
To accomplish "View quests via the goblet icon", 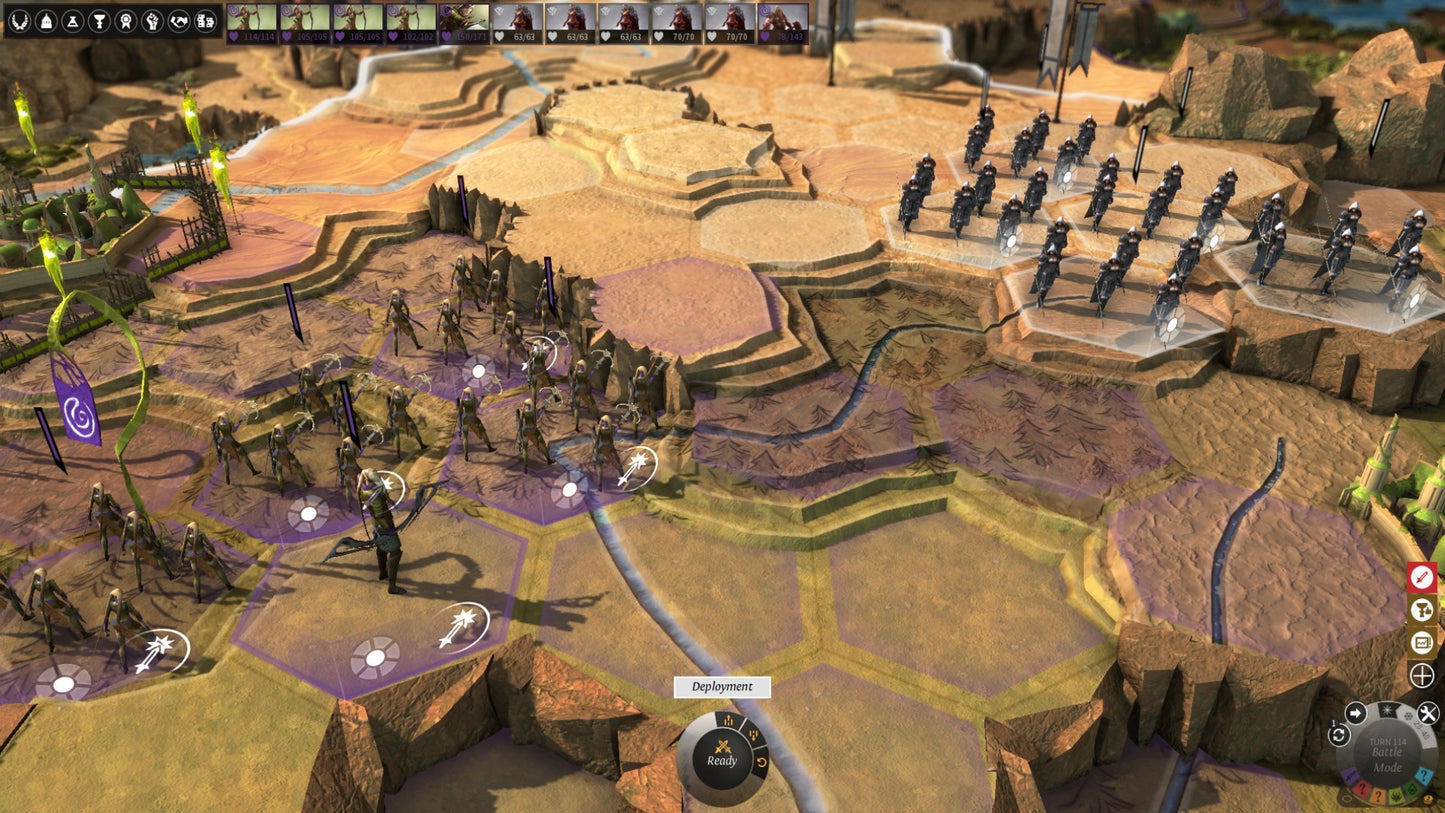I will click(x=98, y=22).
